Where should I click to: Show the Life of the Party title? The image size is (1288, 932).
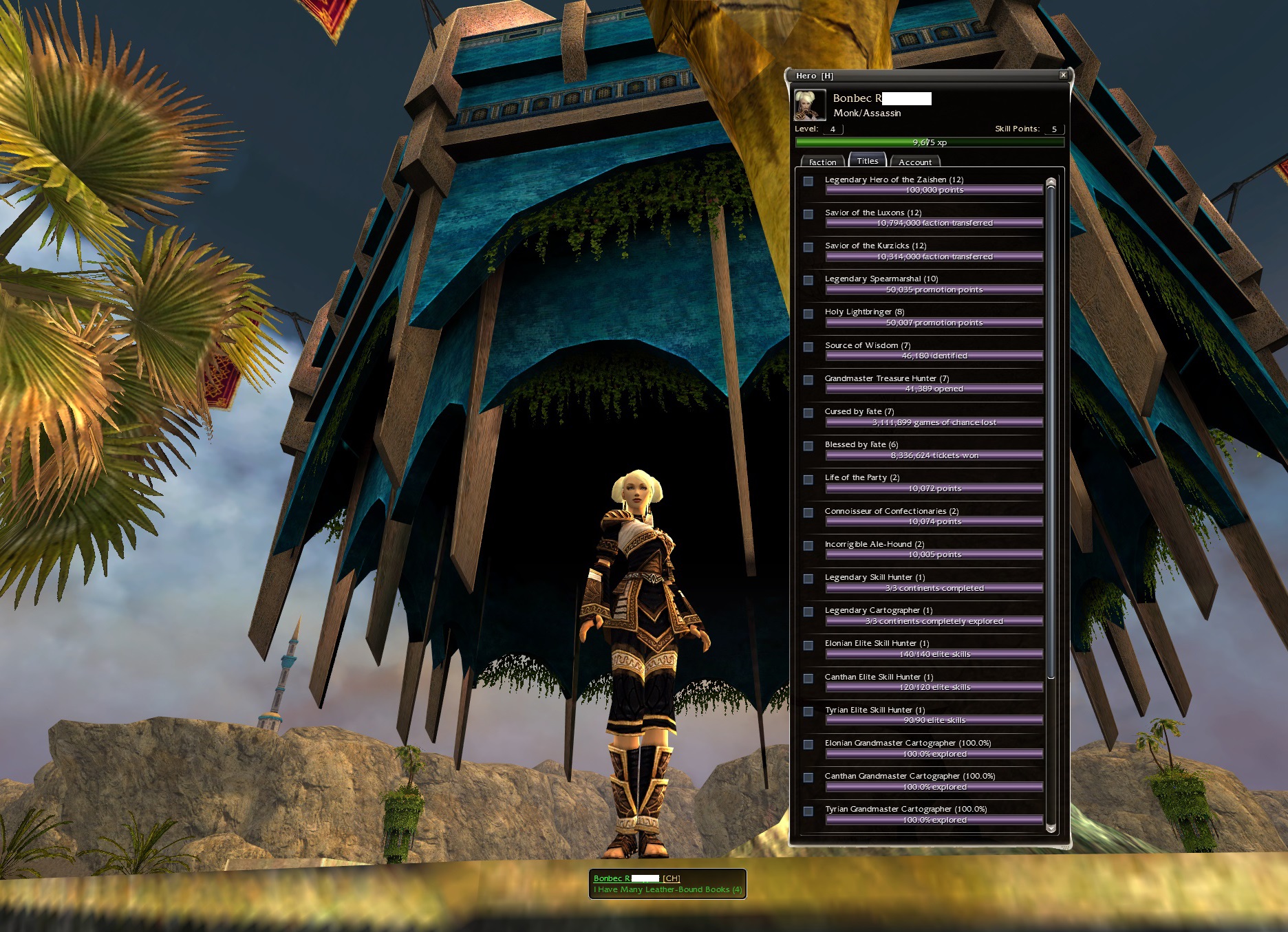tap(808, 479)
